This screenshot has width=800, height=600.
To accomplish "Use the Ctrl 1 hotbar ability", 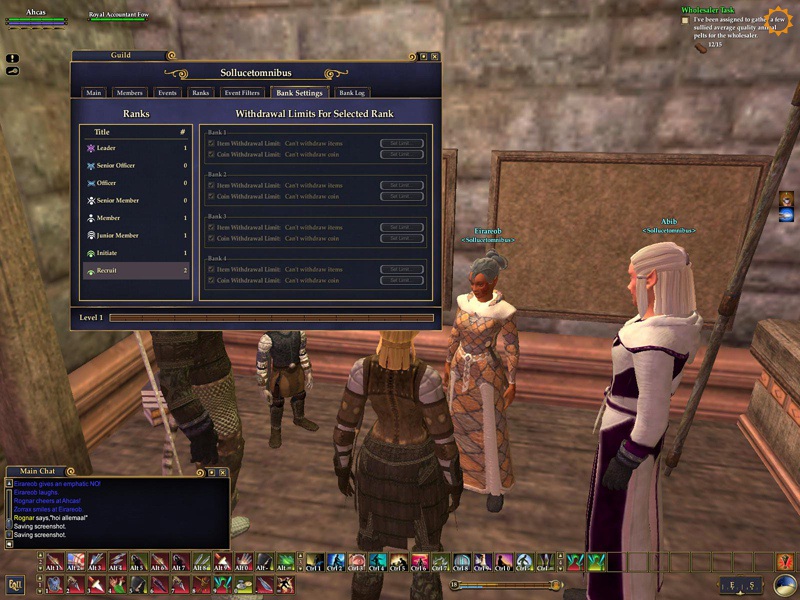I will 314,561.
